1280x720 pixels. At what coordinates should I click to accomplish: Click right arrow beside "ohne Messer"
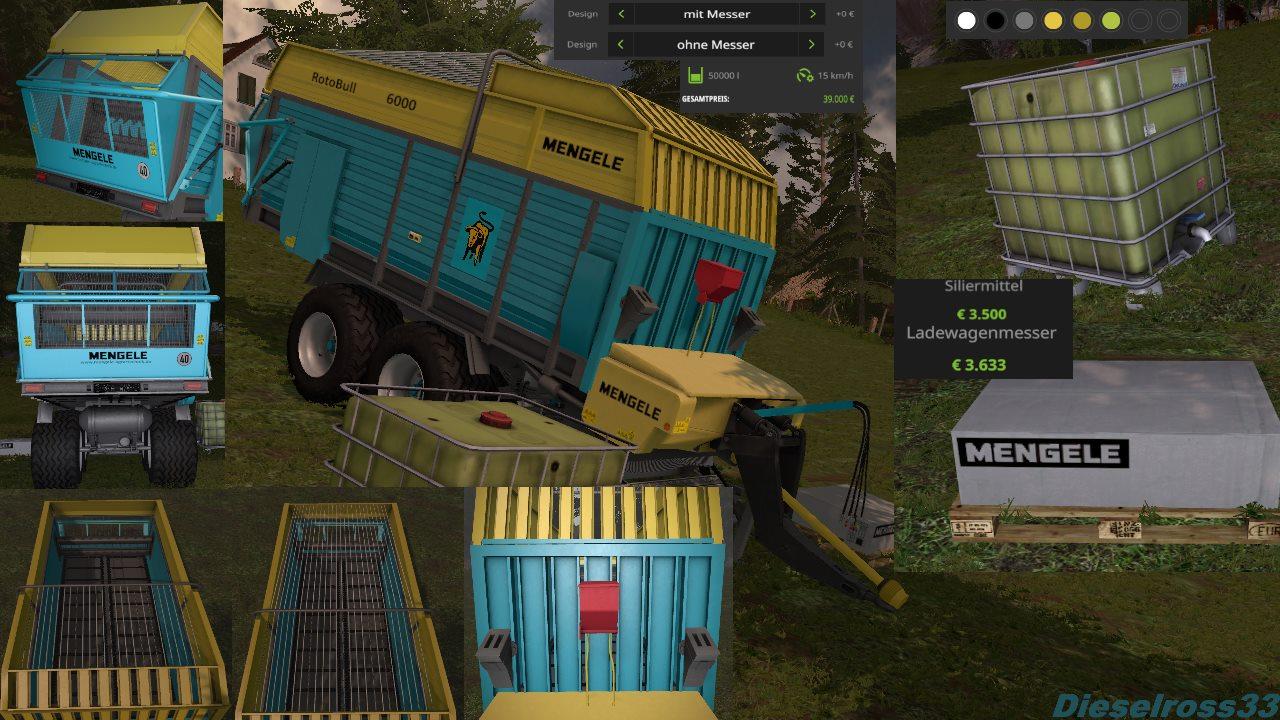click(x=812, y=45)
